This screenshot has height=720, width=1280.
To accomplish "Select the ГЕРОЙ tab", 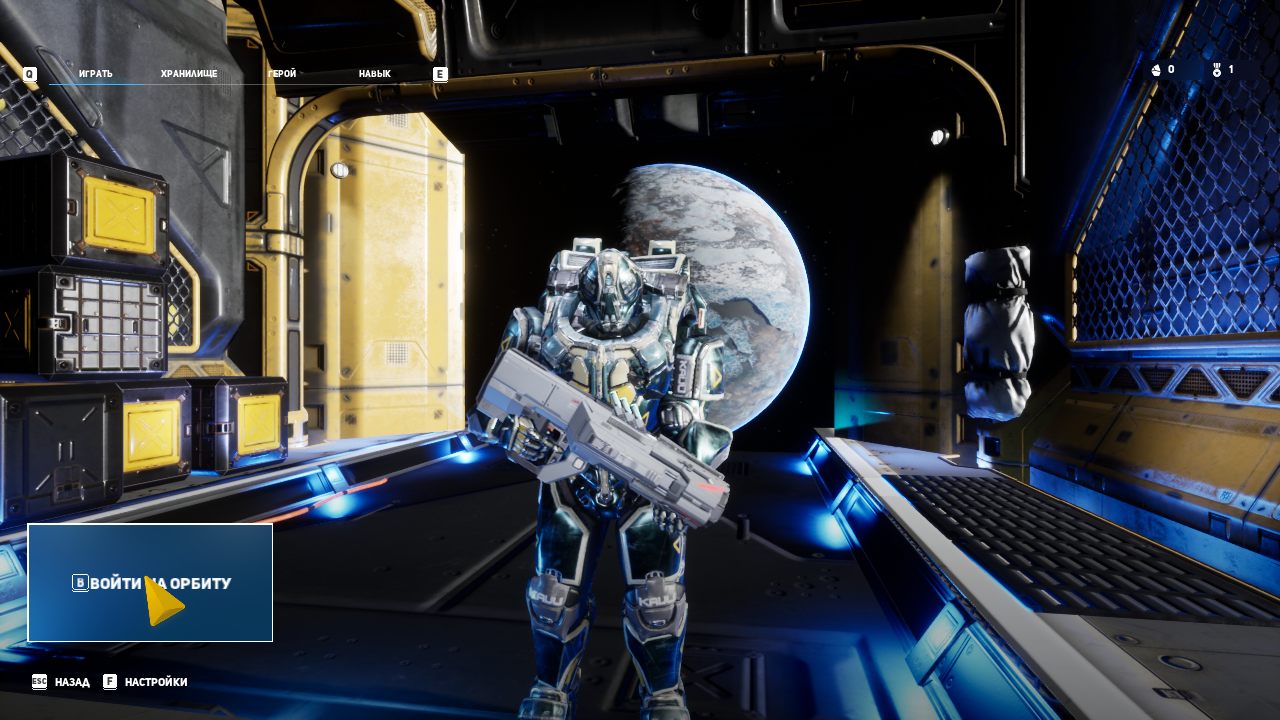I will pos(282,74).
